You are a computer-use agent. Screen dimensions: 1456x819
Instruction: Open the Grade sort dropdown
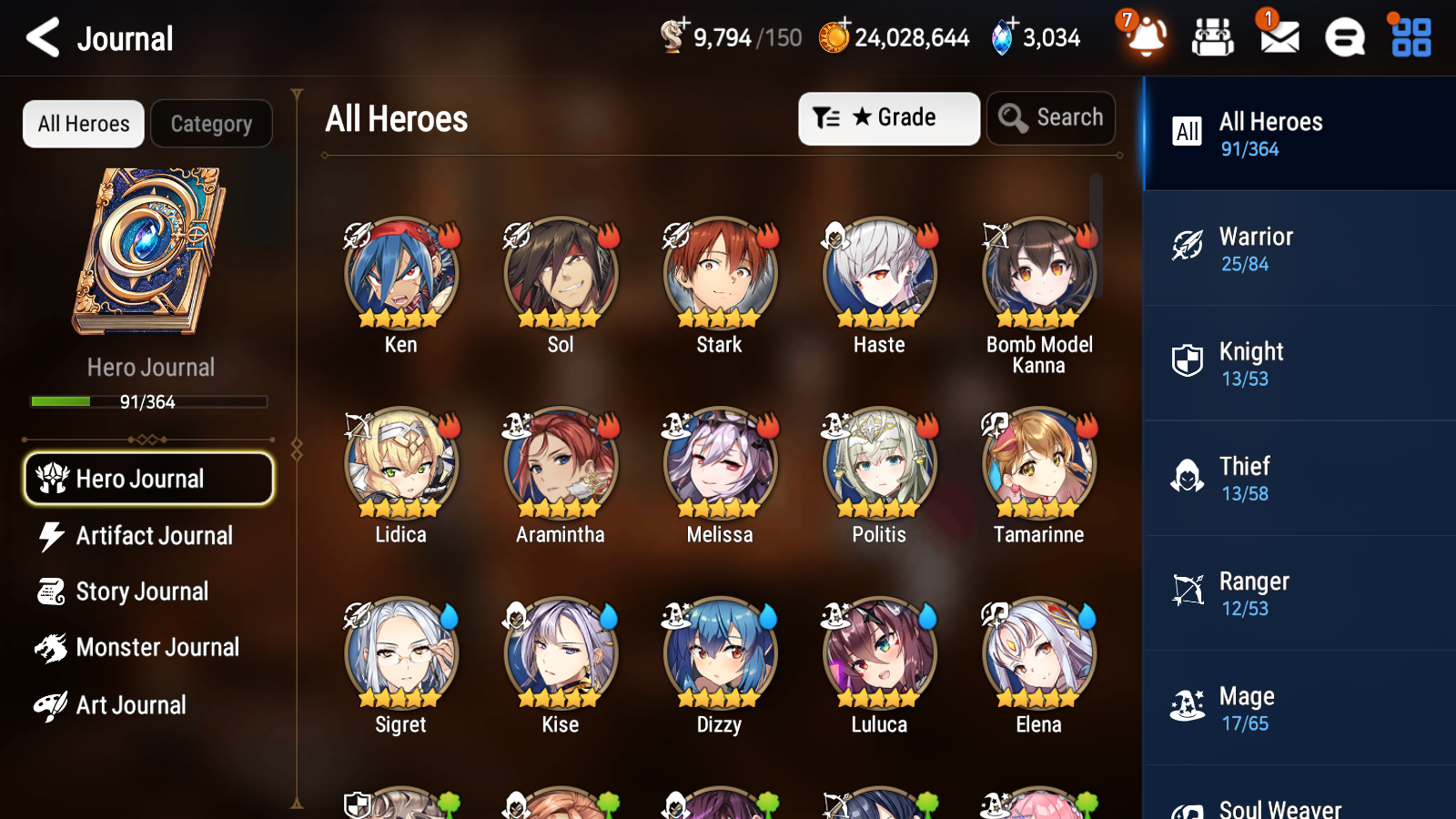pos(888,117)
